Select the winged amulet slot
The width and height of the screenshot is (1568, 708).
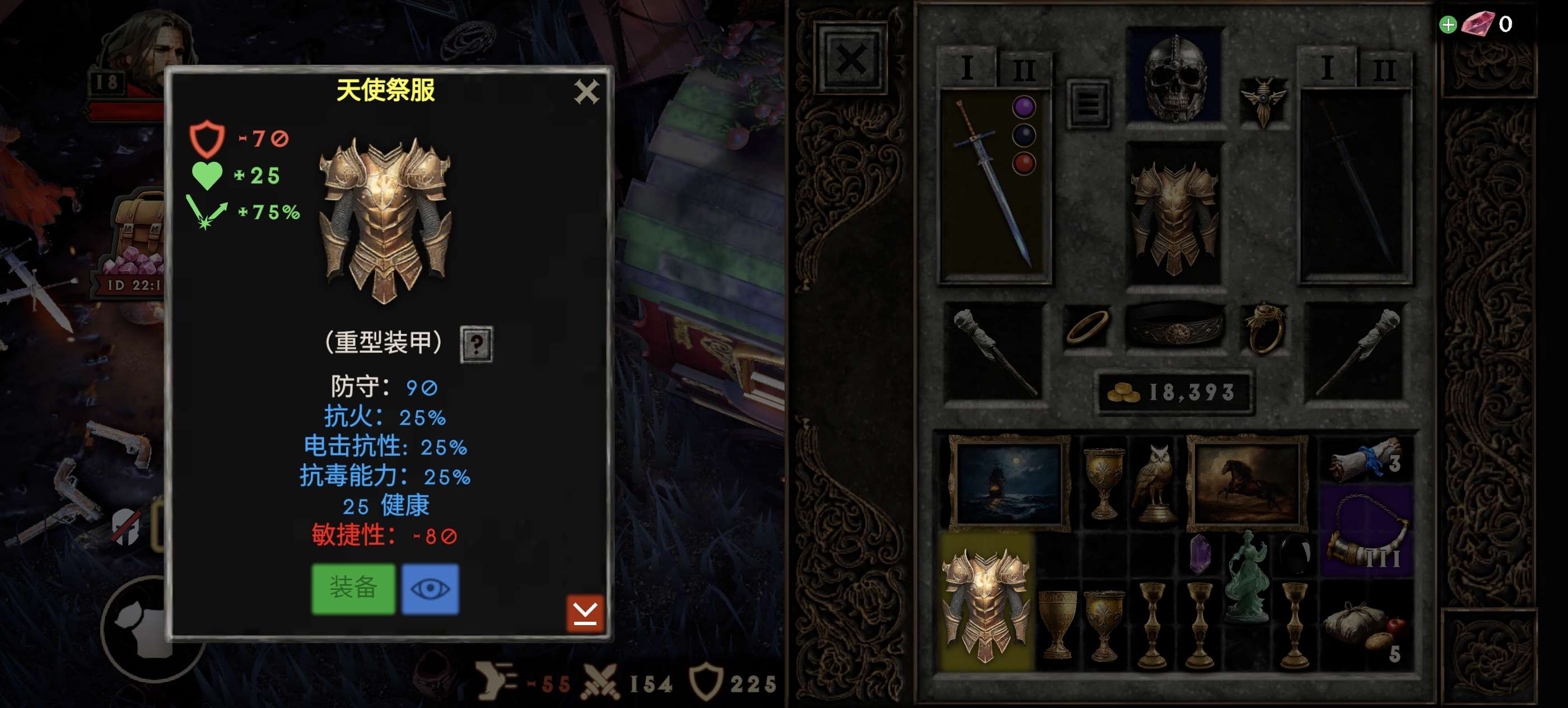(1264, 100)
